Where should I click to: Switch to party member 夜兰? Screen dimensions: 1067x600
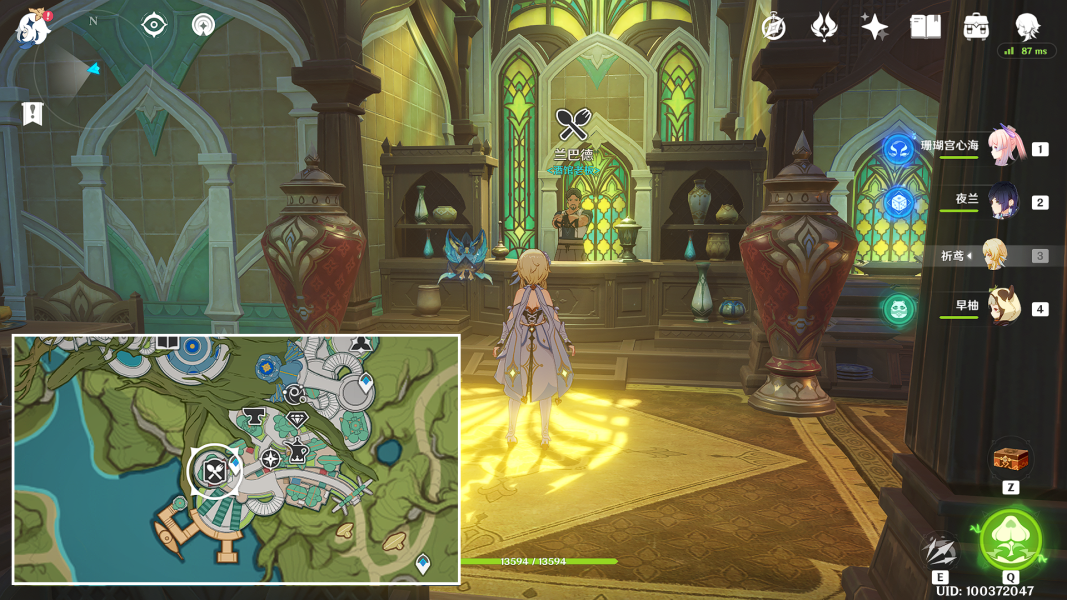point(1003,200)
